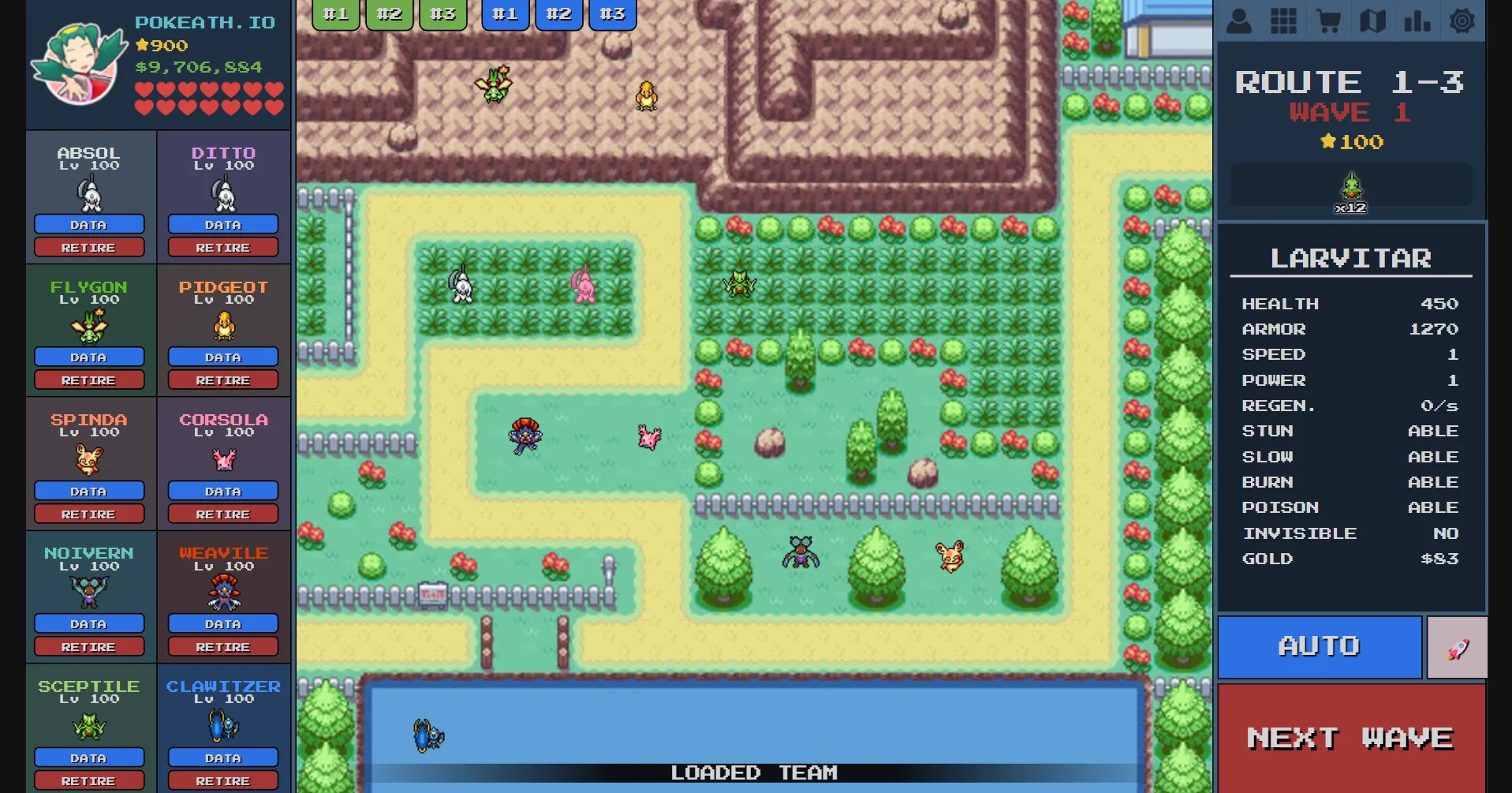Open the shop cart icon
Screen dimensions: 1512x793
(1328, 20)
